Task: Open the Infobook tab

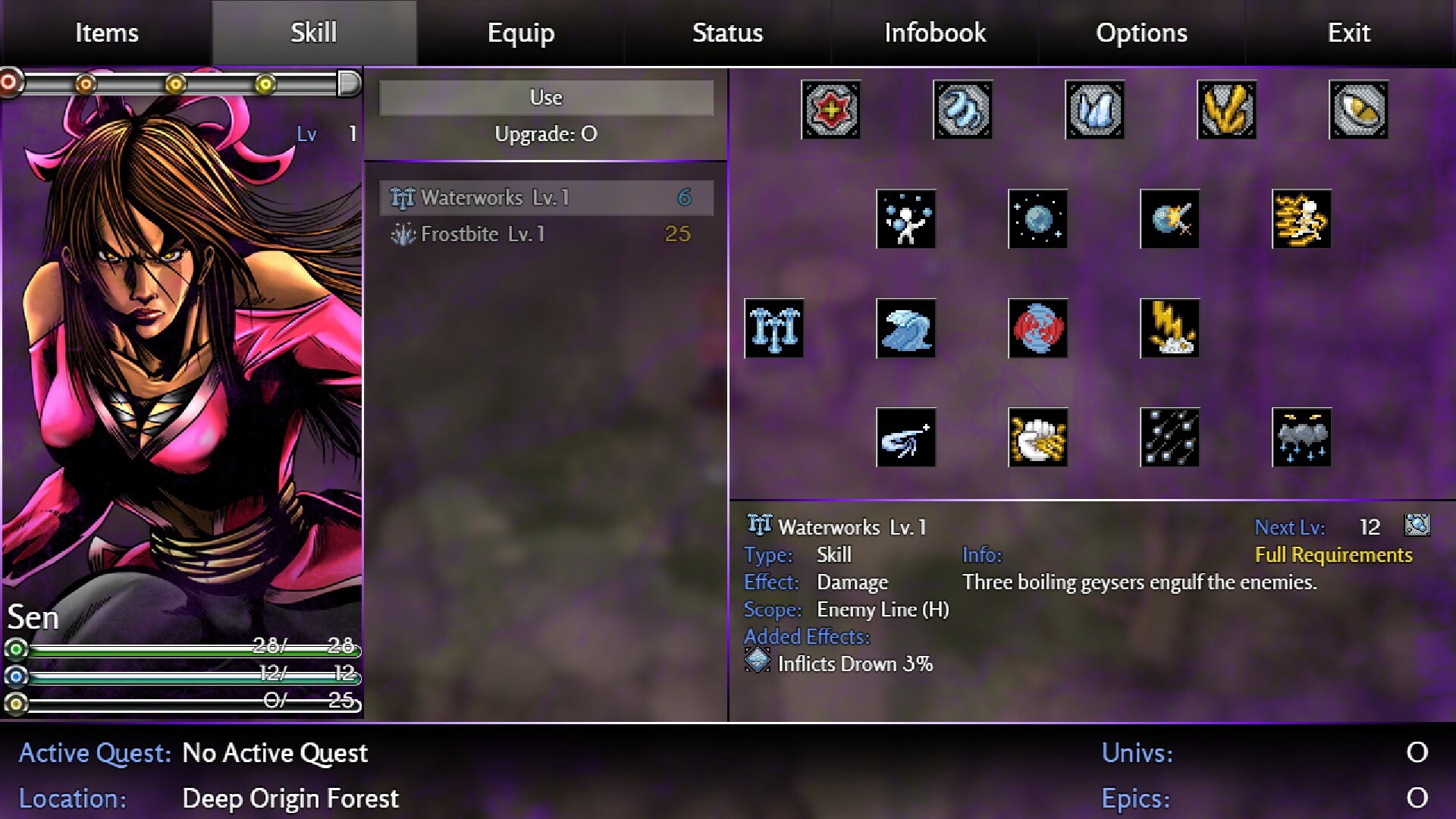Action: coord(934,32)
